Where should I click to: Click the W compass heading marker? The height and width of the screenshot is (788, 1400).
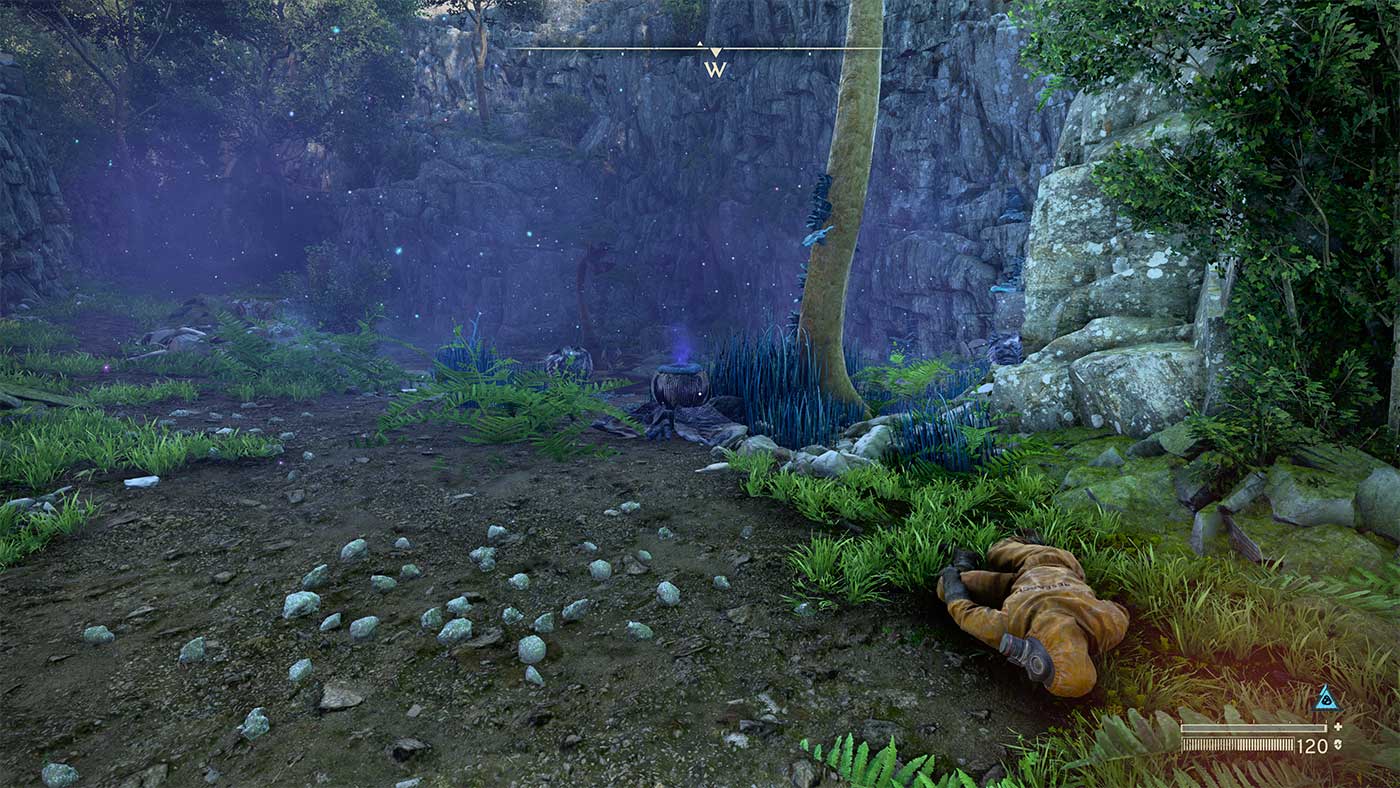point(715,69)
